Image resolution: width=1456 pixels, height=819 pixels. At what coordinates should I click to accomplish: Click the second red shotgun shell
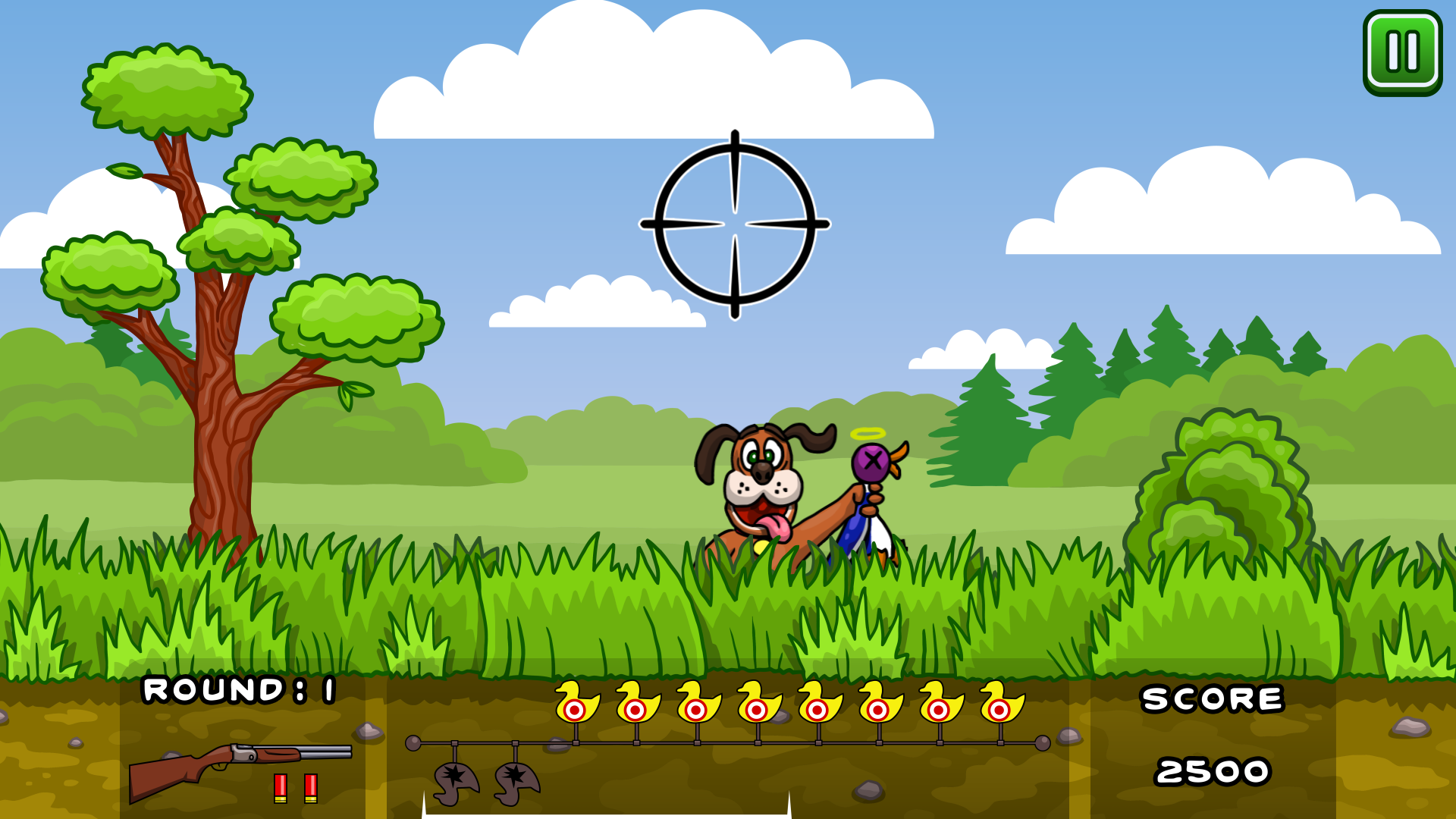[312, 789]
